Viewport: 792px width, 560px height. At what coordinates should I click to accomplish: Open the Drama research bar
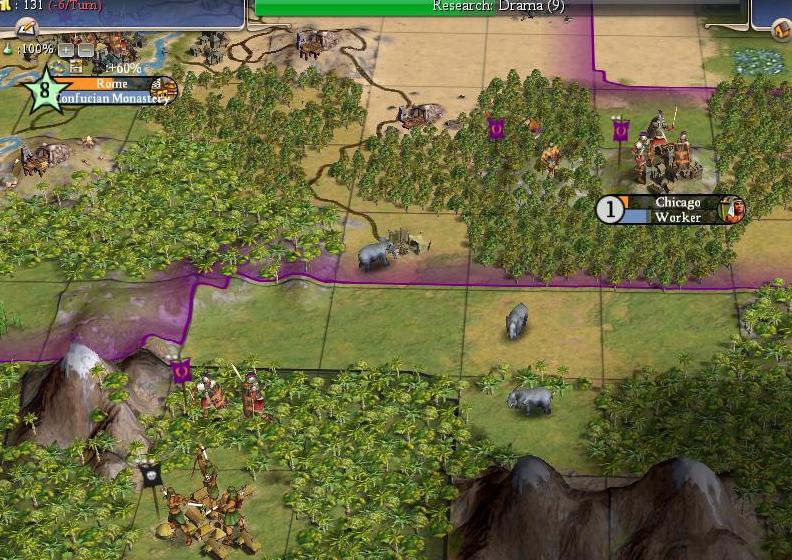pos(498,7)
